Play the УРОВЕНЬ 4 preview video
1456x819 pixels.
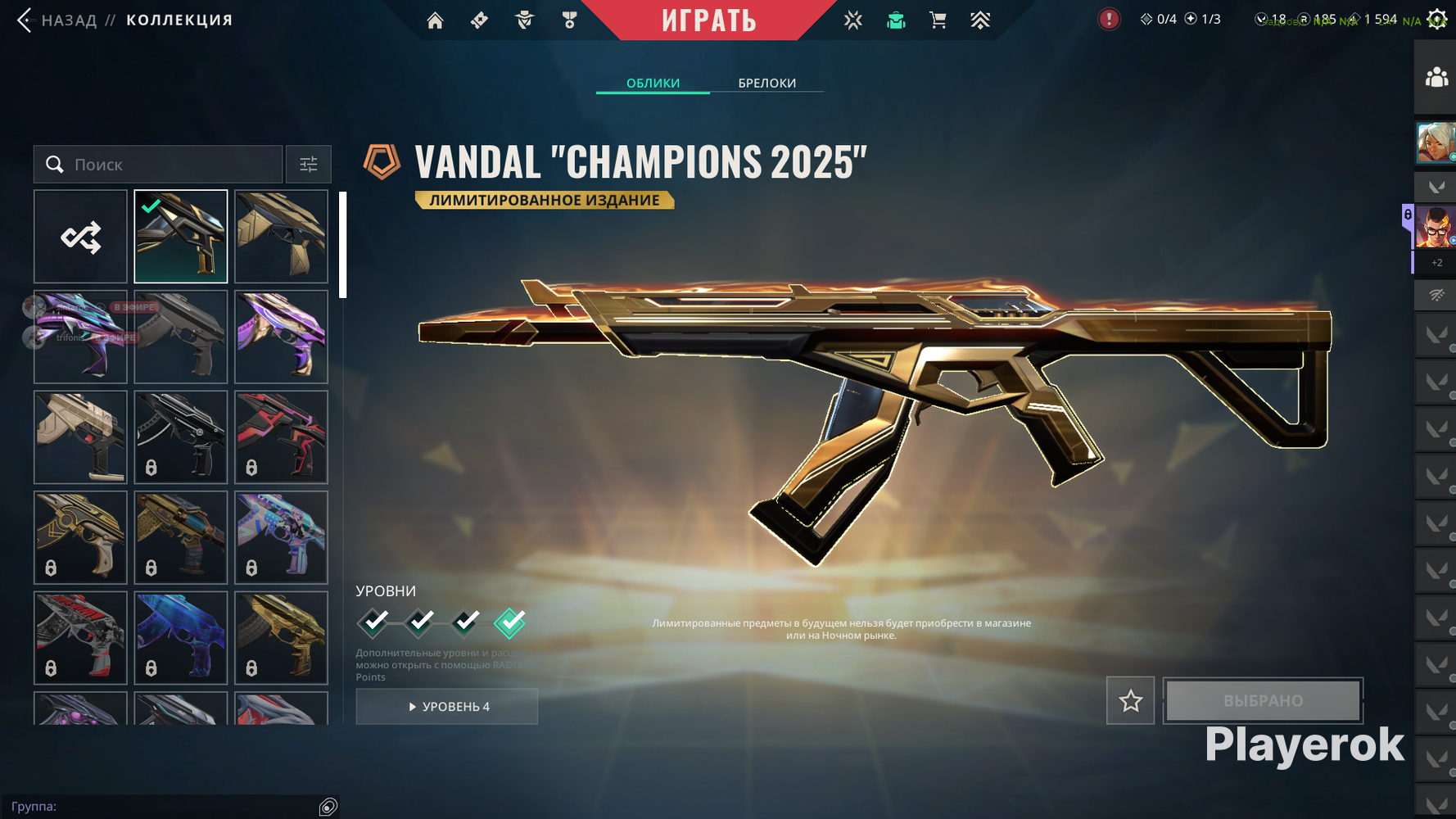coord(447,706)
